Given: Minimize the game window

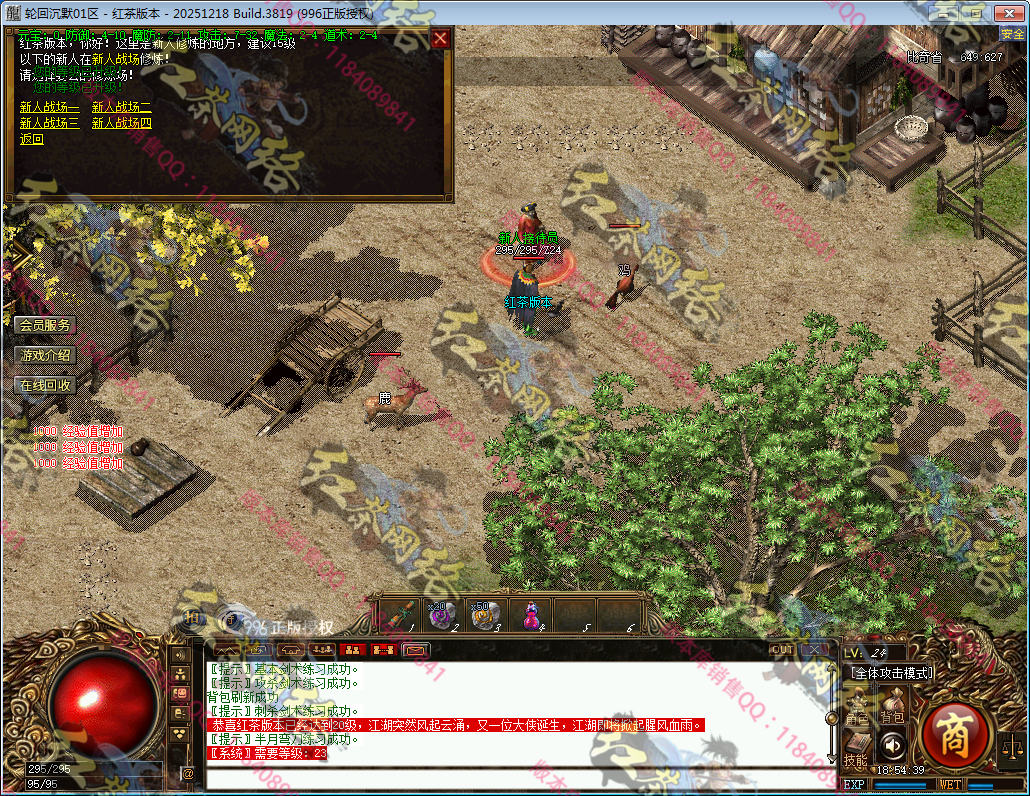Looking at the screenshot, I should [943, 12].
